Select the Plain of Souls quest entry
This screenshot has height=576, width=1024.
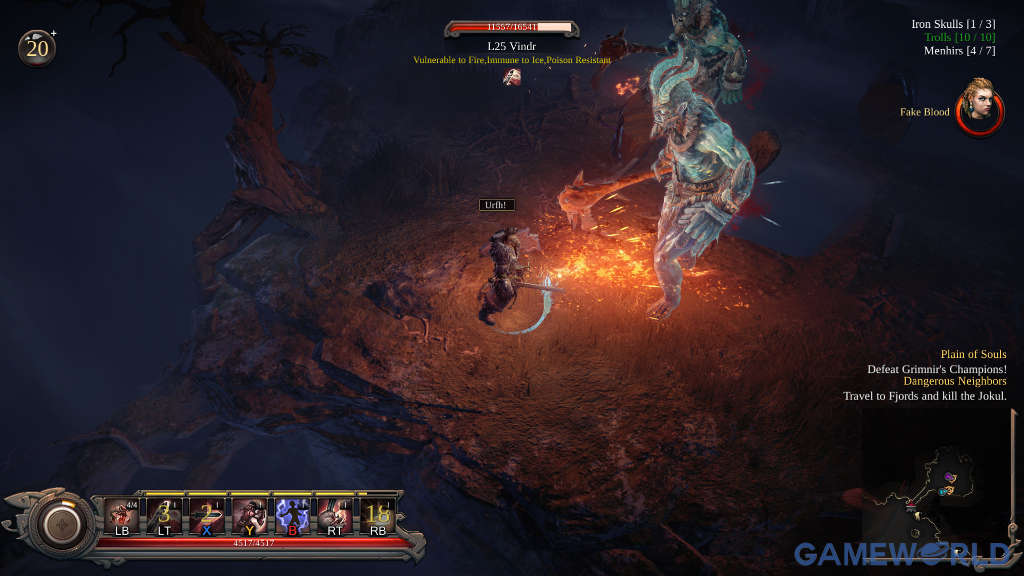972,354
